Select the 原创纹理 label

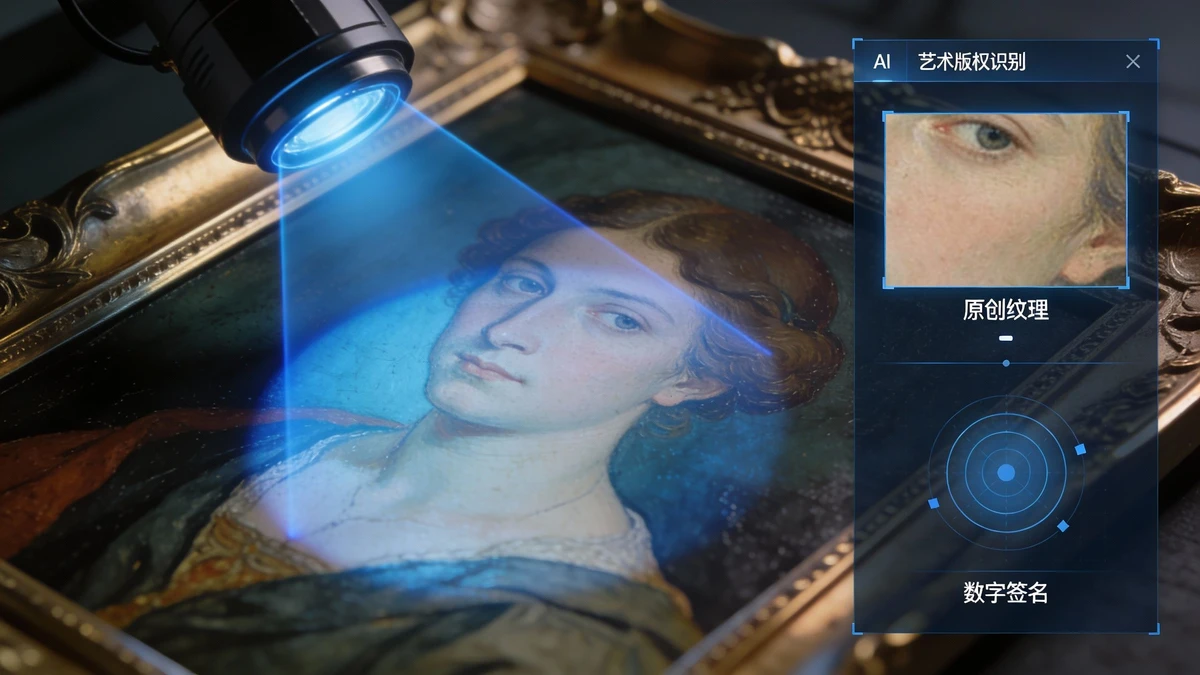[1005, 310]
